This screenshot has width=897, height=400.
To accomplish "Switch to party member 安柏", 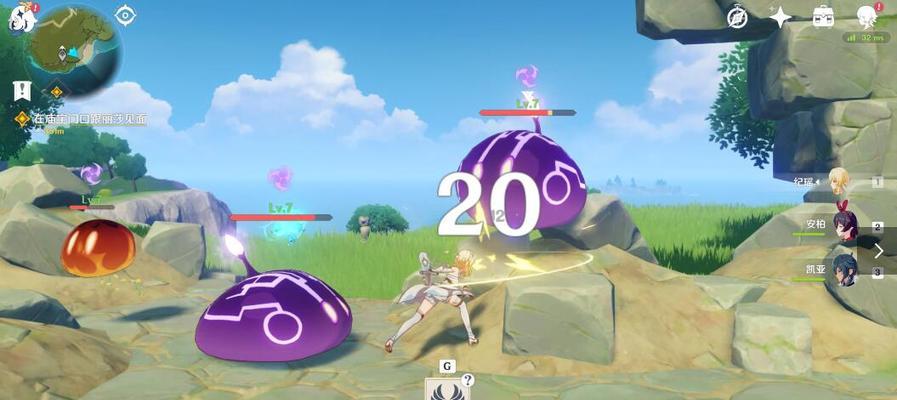I will point(843,227).
